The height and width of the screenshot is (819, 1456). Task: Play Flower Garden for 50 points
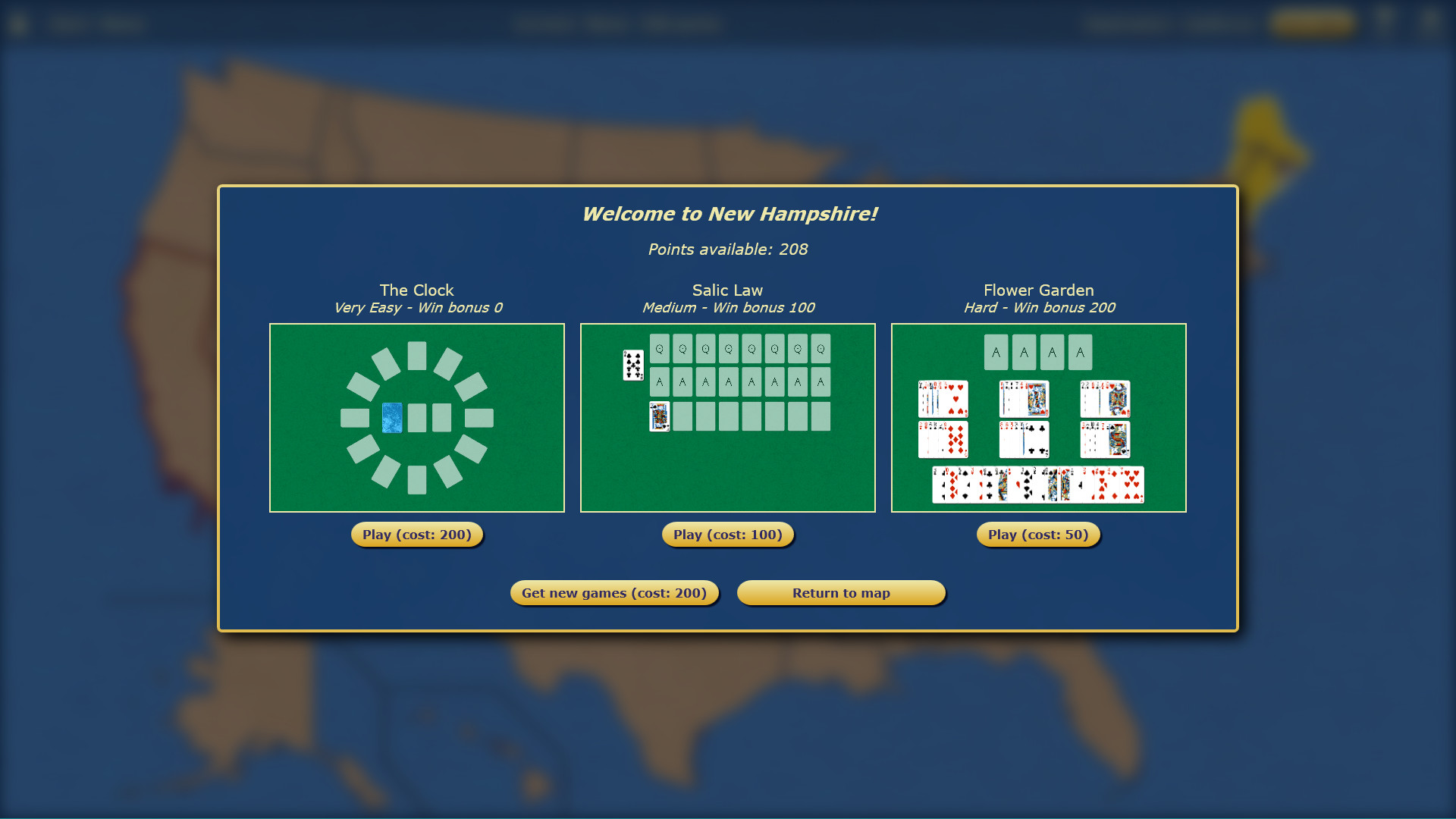coord(1038,534)
